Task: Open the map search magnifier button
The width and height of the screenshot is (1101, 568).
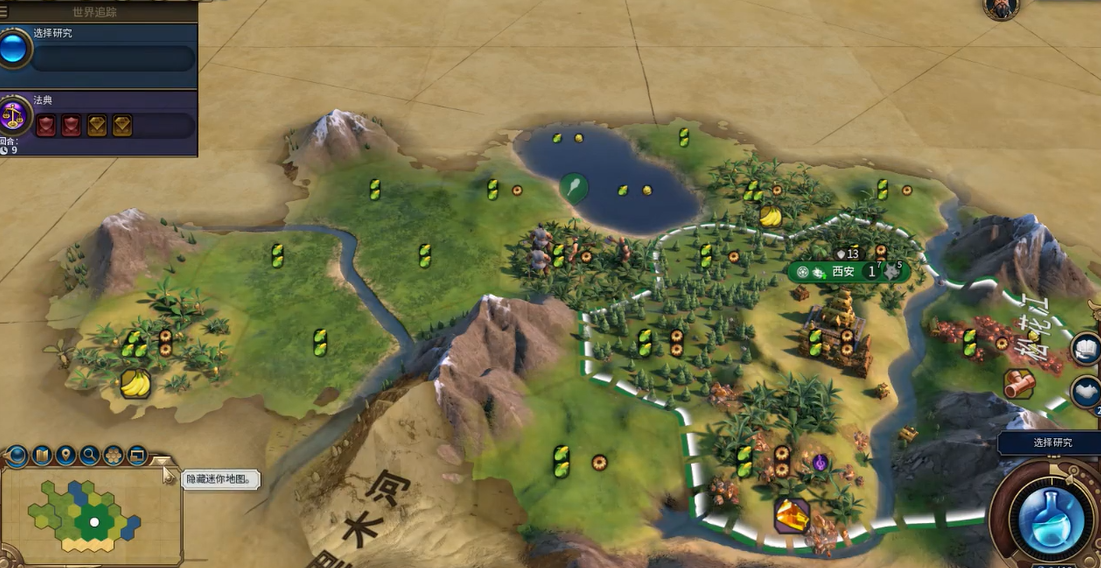Action: pos(89,456)
